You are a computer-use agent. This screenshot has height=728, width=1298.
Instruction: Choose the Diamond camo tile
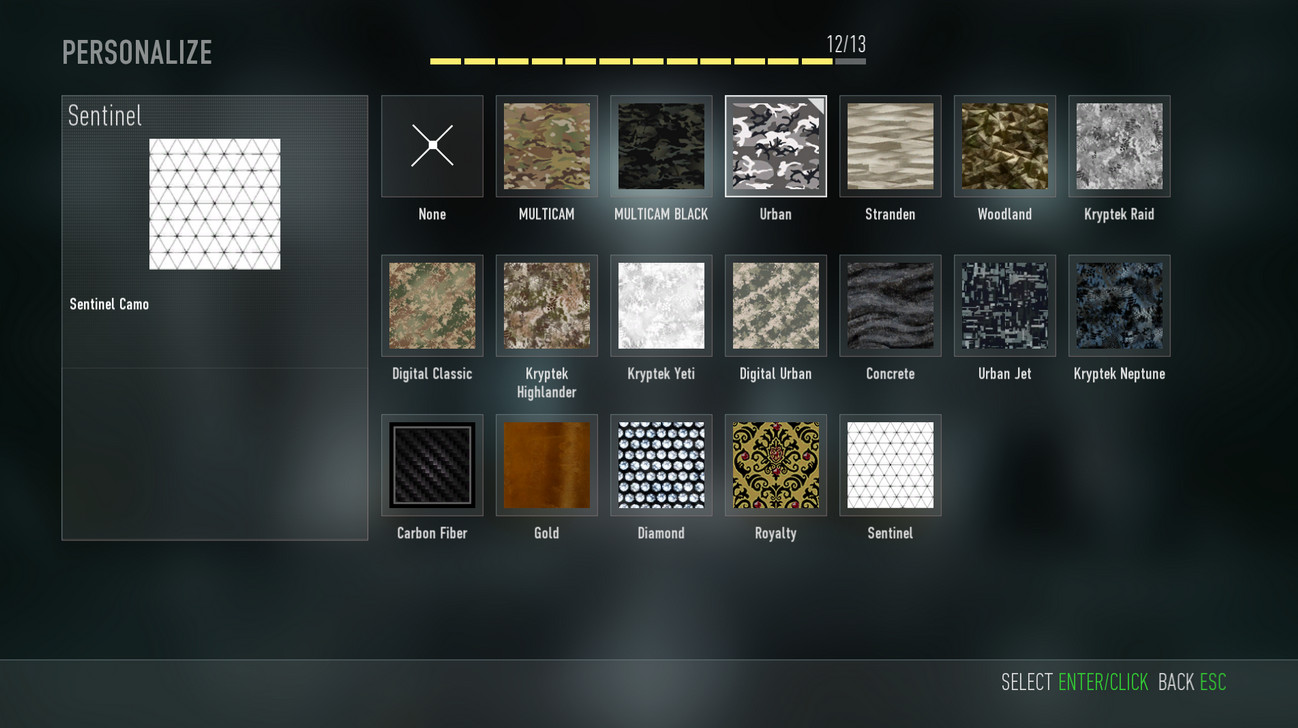coord(661,465)
